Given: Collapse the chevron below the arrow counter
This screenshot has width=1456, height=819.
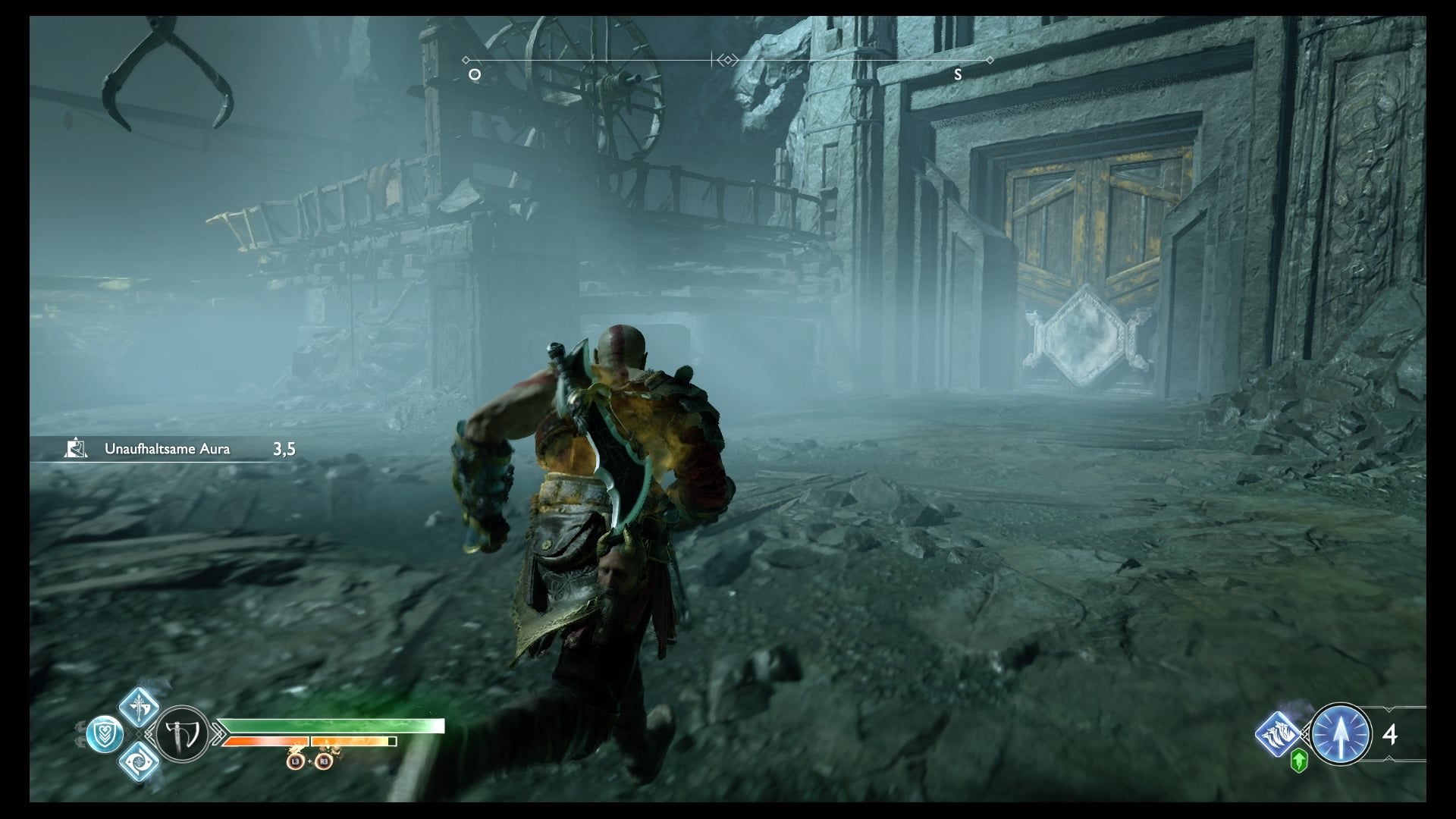Looking at the screenshot, I should click(1389, 758).
